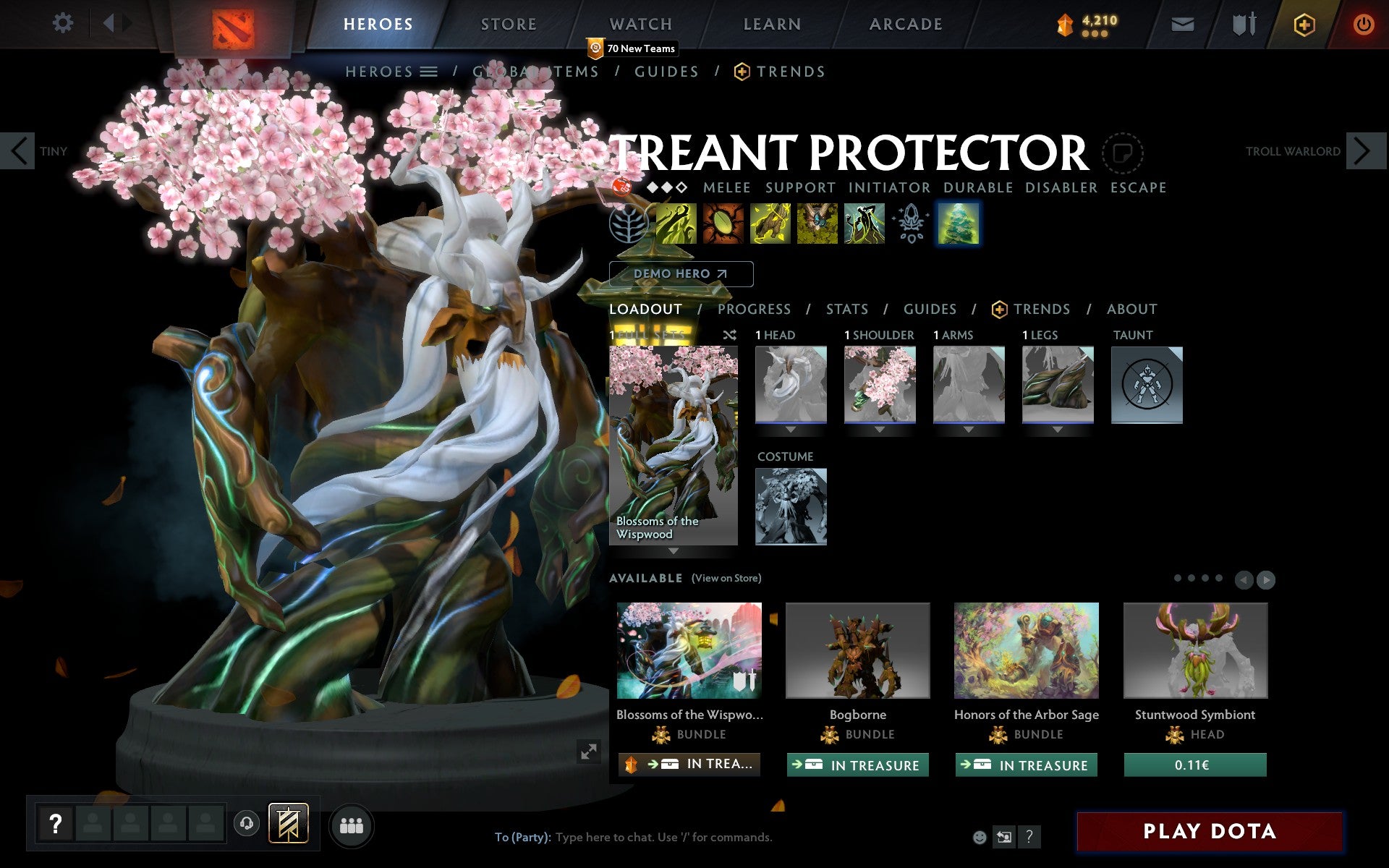Open the ARCADE section in the top menu
1389x868 pixels.
tap(904, 24)
